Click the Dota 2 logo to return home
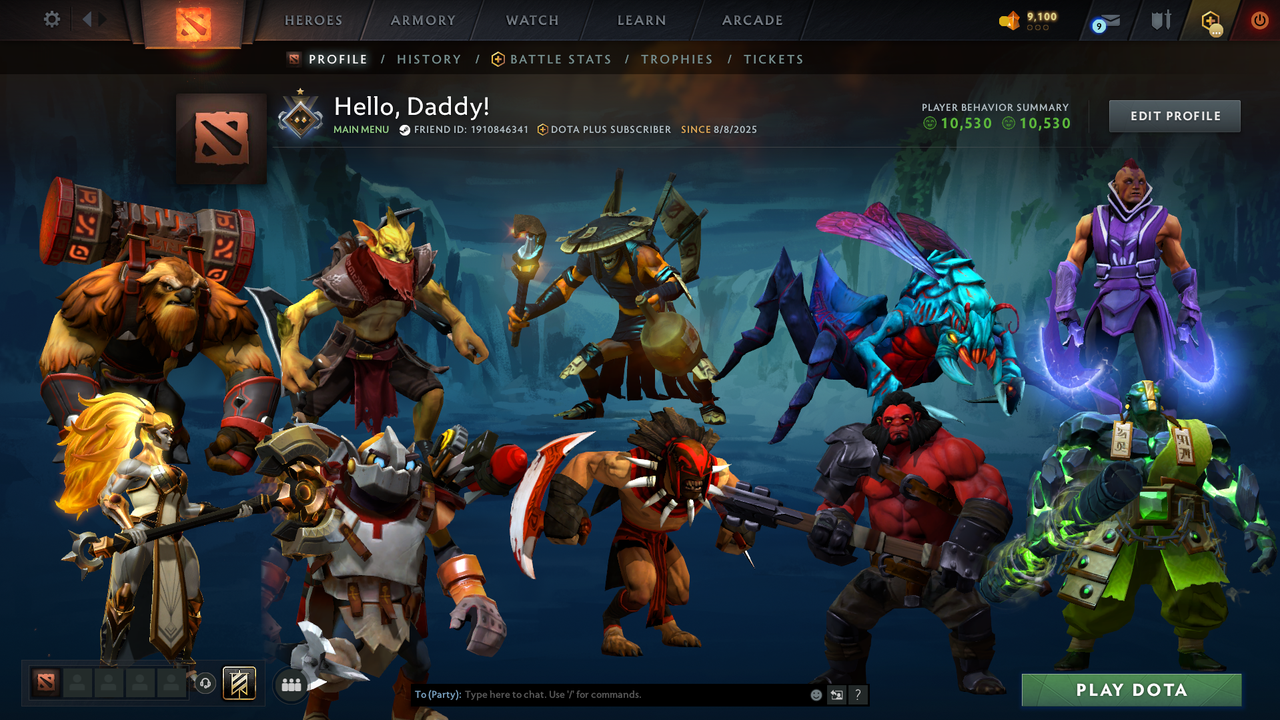Image resolution: width=1280 pixels, height=720 pixels. point(194,22)
